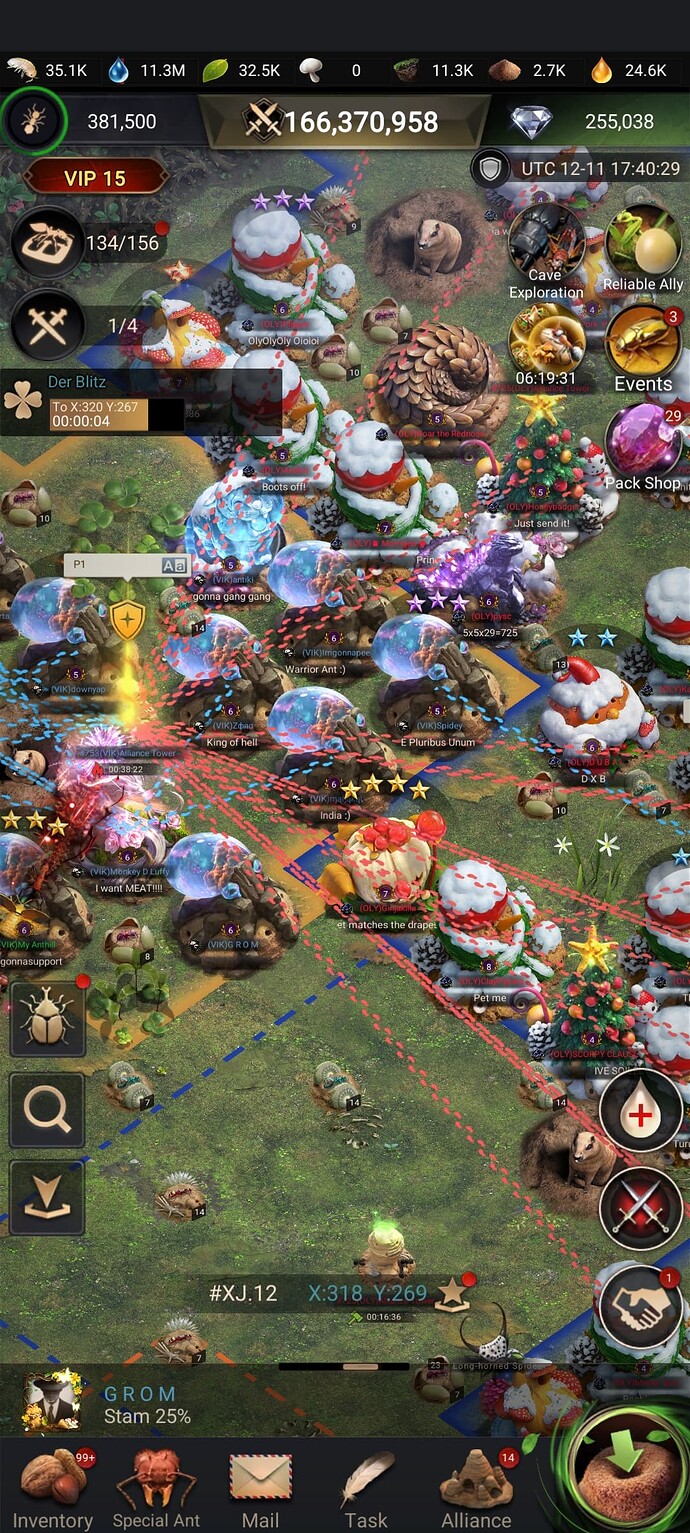Open the Alliance menu
Viewport: 690px width, 1533px height.
[x=476, y=1487]
